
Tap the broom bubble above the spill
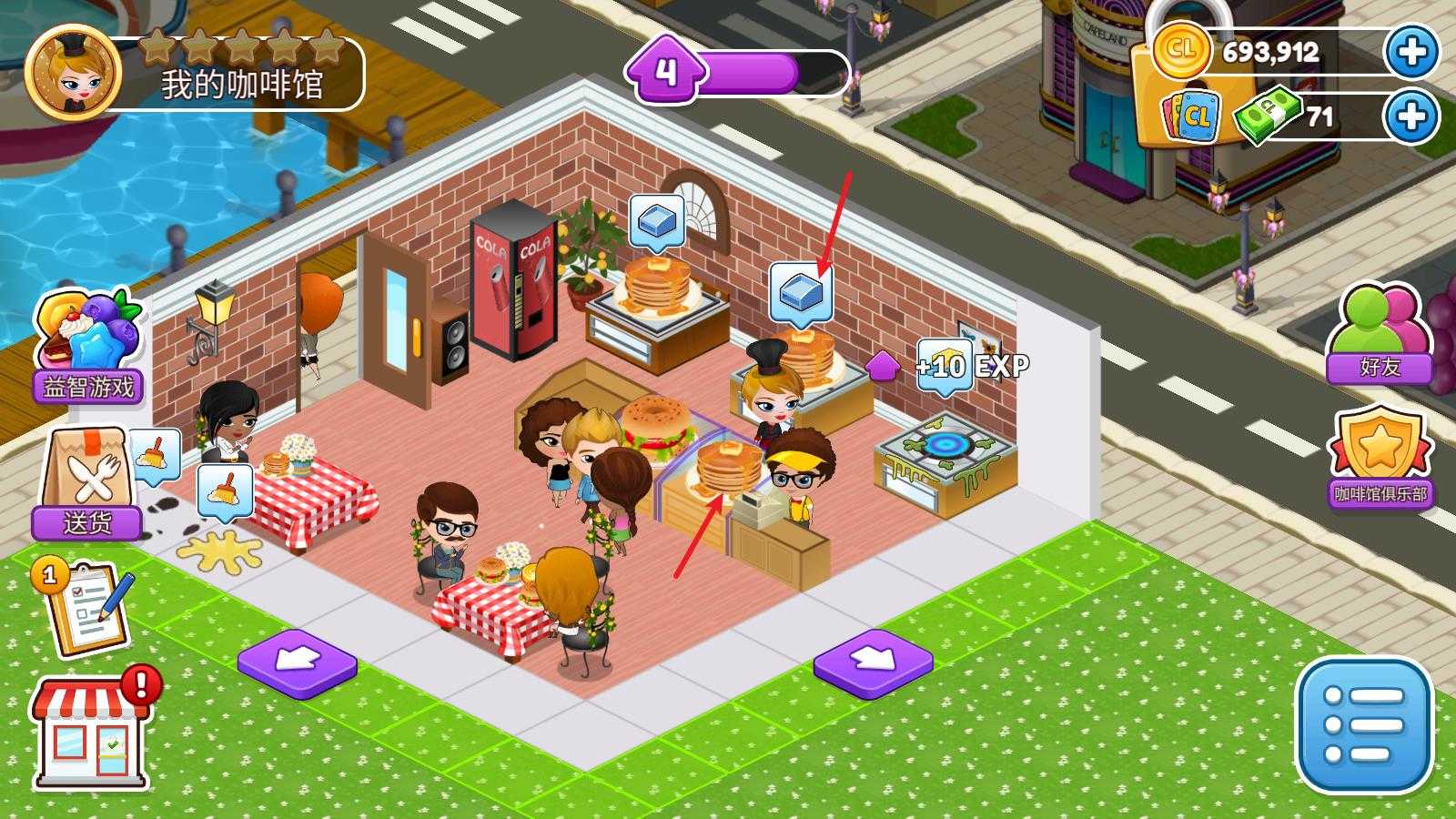[x=224, y=490]
